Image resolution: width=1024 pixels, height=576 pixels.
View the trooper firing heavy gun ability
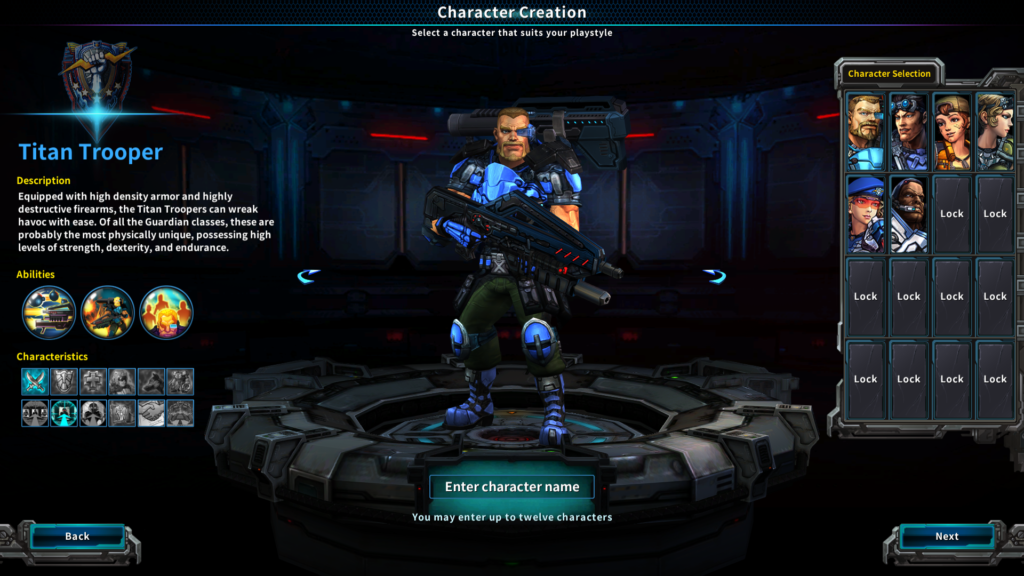(108, 312)
